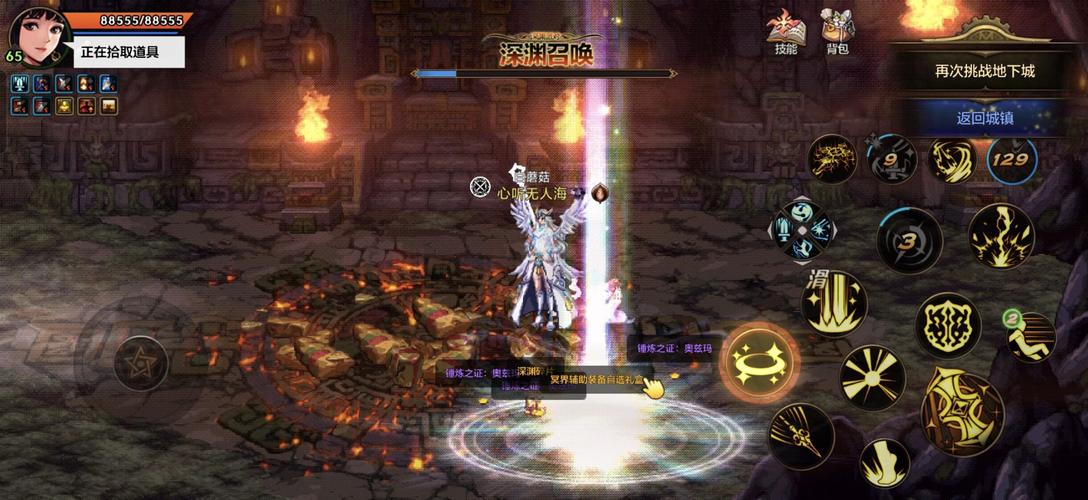Use the skill showing cooldown 3
Screen dimensions: 1088x500
pyautogui.click(x=909, y=241)
